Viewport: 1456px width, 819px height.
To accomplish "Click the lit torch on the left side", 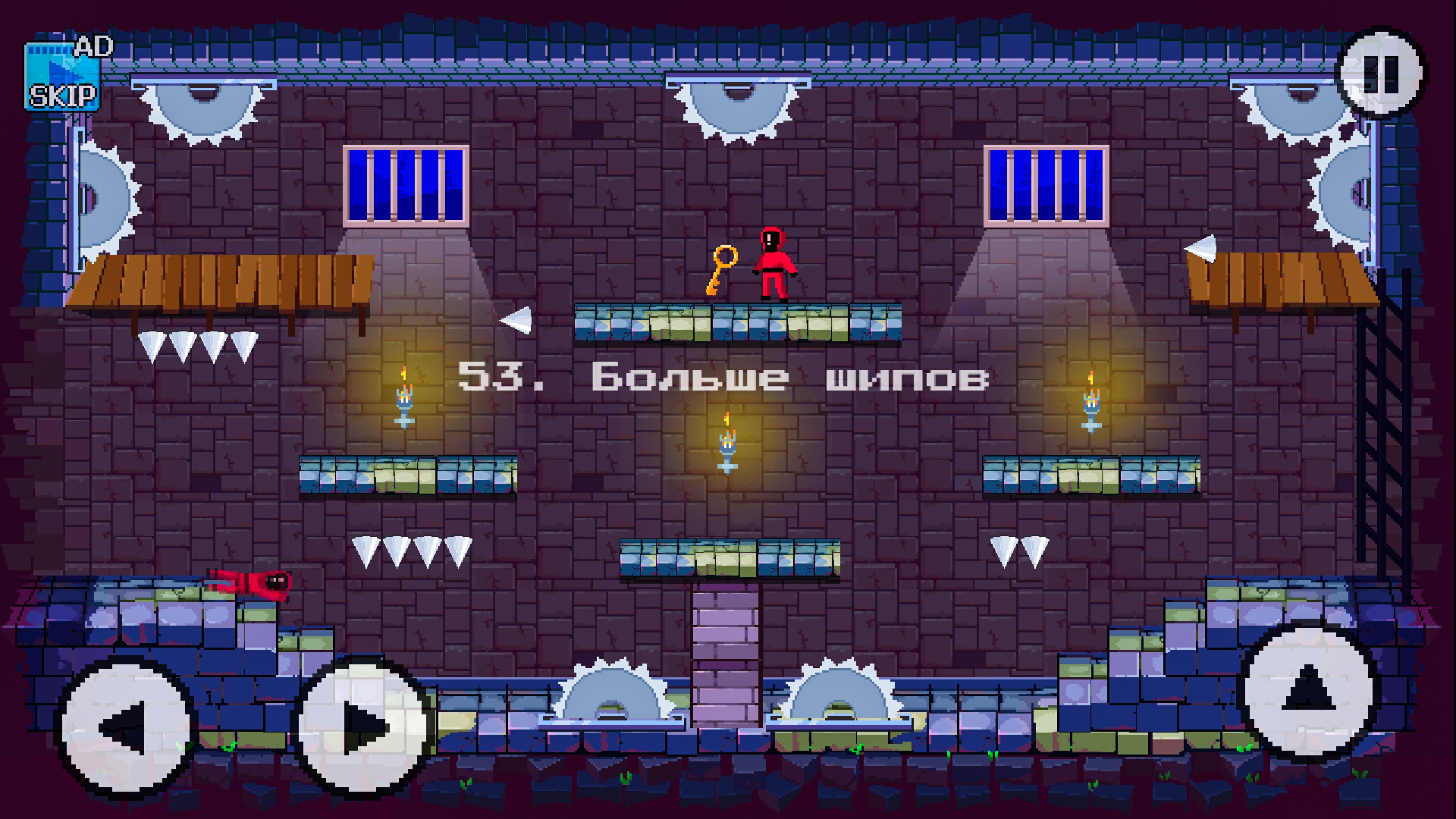I will point(404,398).
